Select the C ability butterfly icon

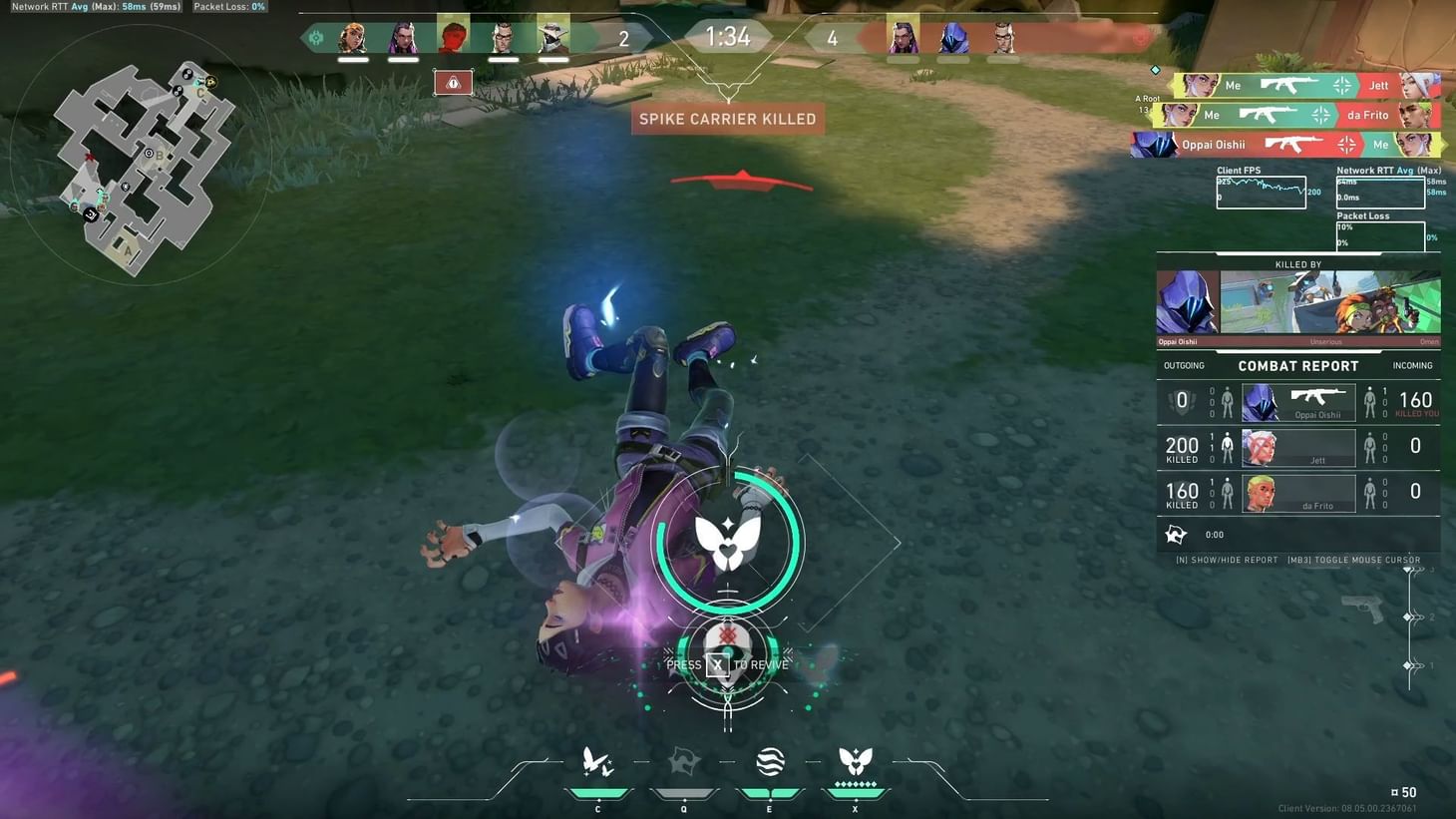point(597,761)
